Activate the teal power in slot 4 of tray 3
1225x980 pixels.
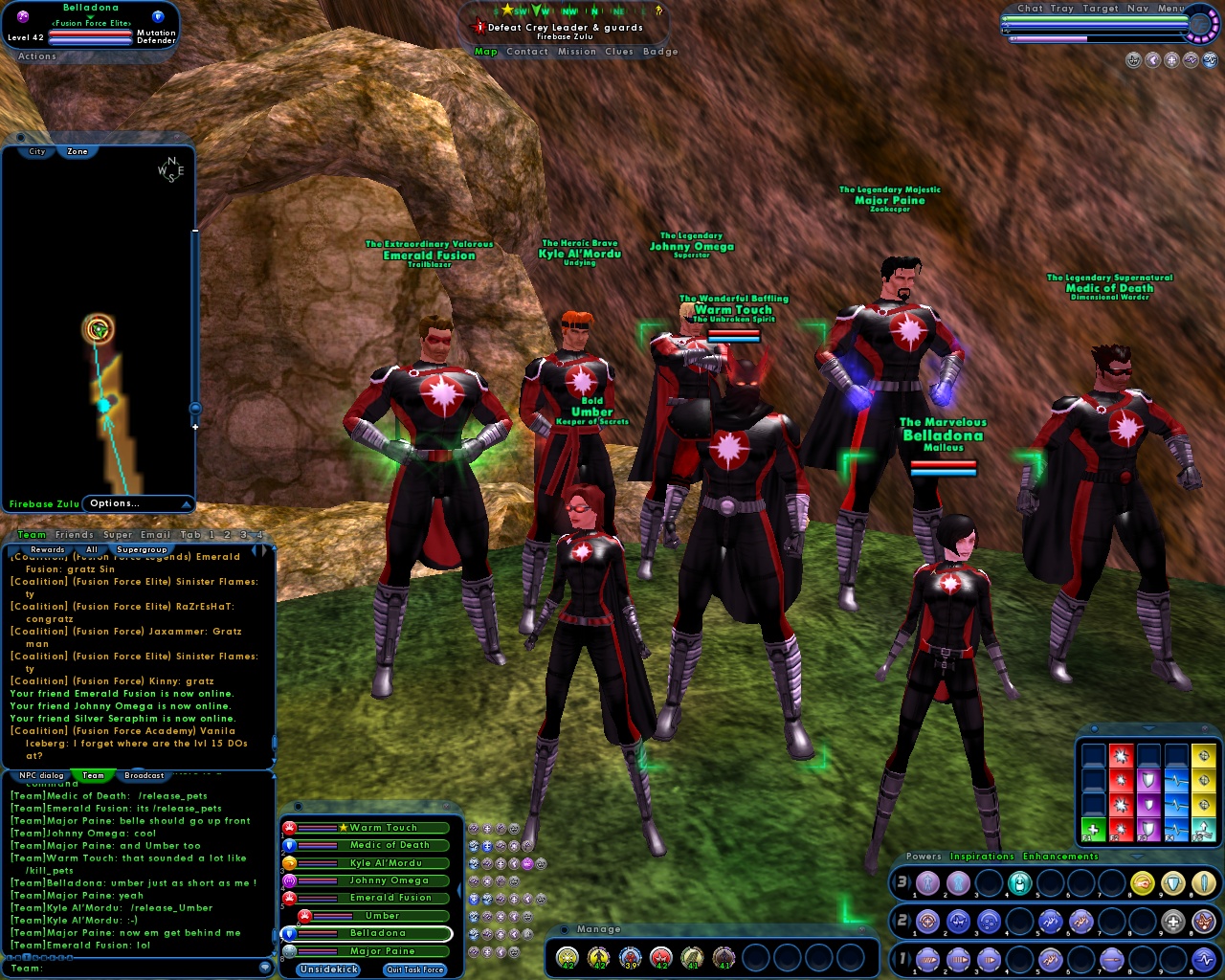(x=1019, y=882)
